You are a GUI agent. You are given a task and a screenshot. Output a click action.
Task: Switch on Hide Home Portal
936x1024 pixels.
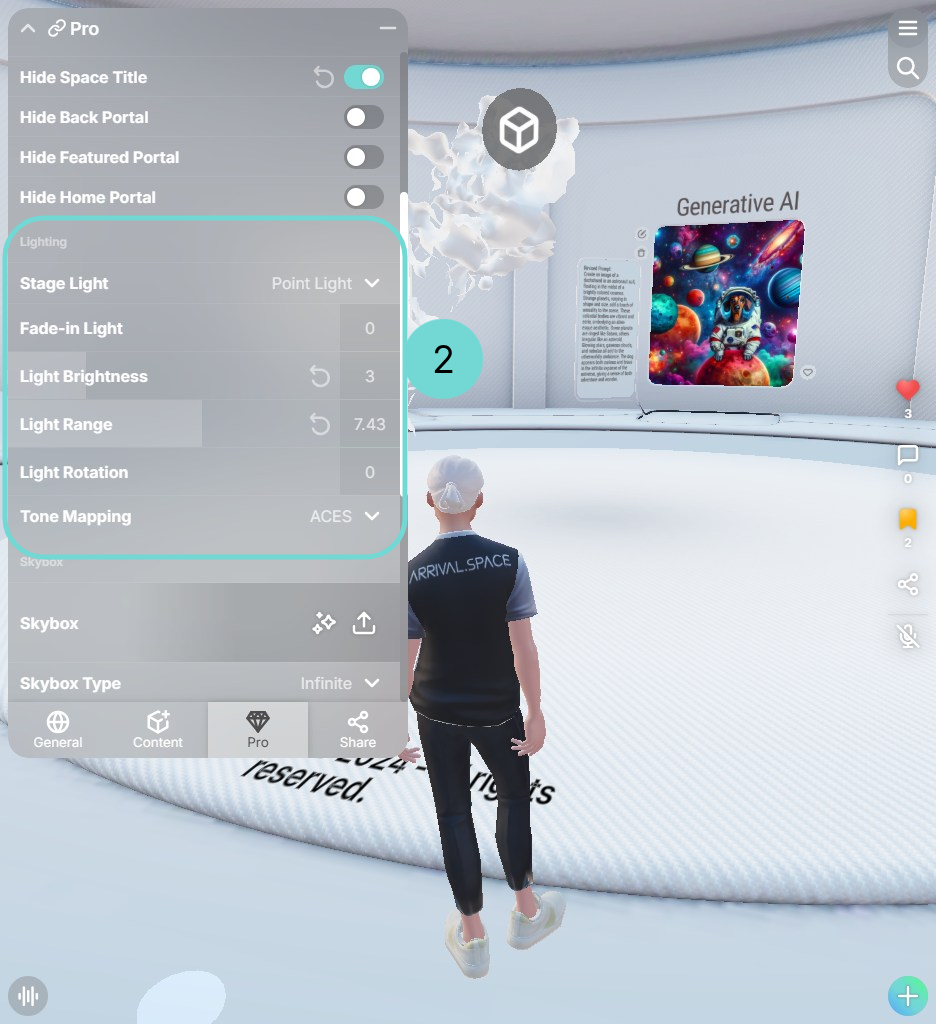click(363, 197)
